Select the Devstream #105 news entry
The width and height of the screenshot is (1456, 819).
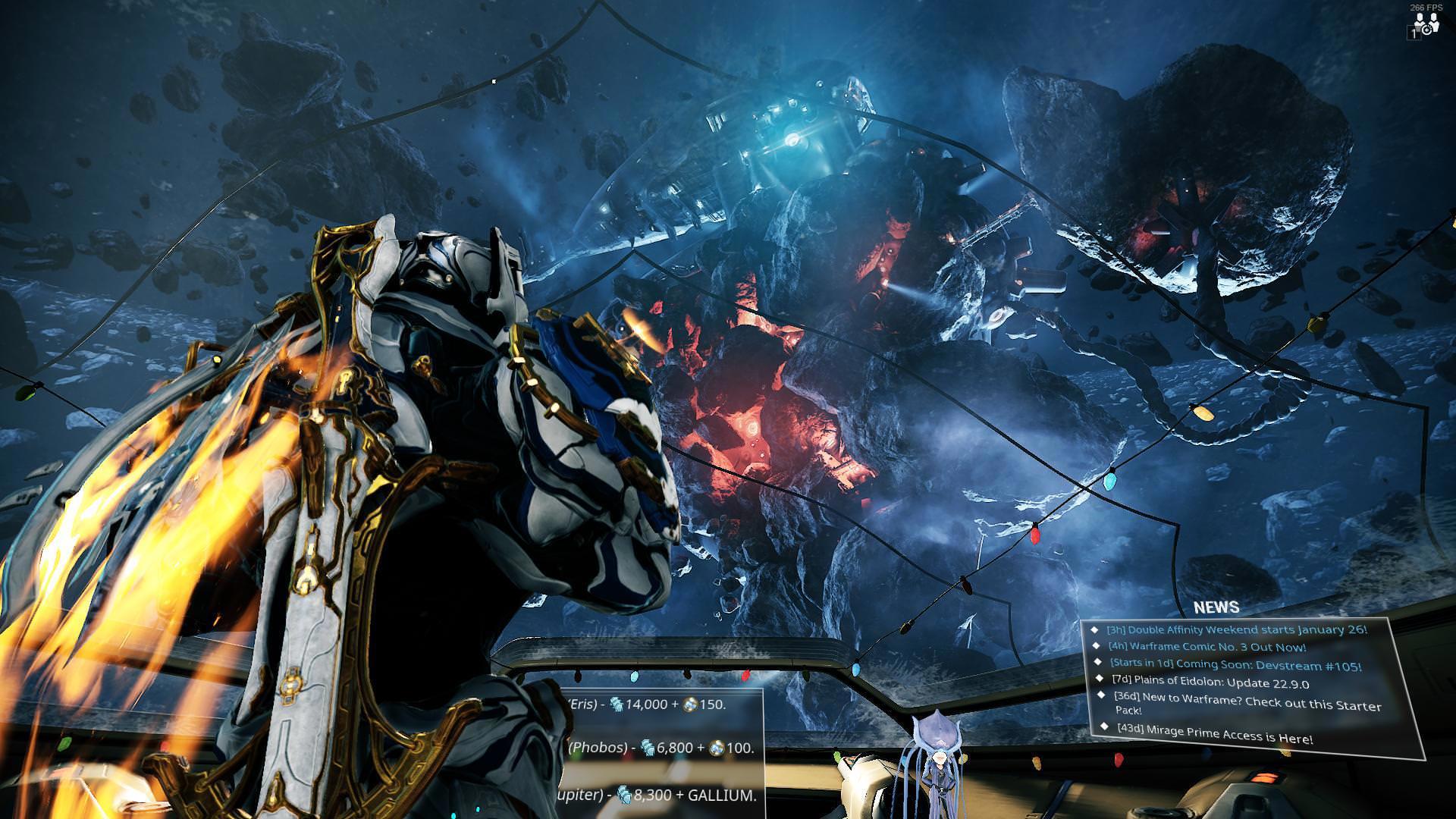click(1235, 666)
